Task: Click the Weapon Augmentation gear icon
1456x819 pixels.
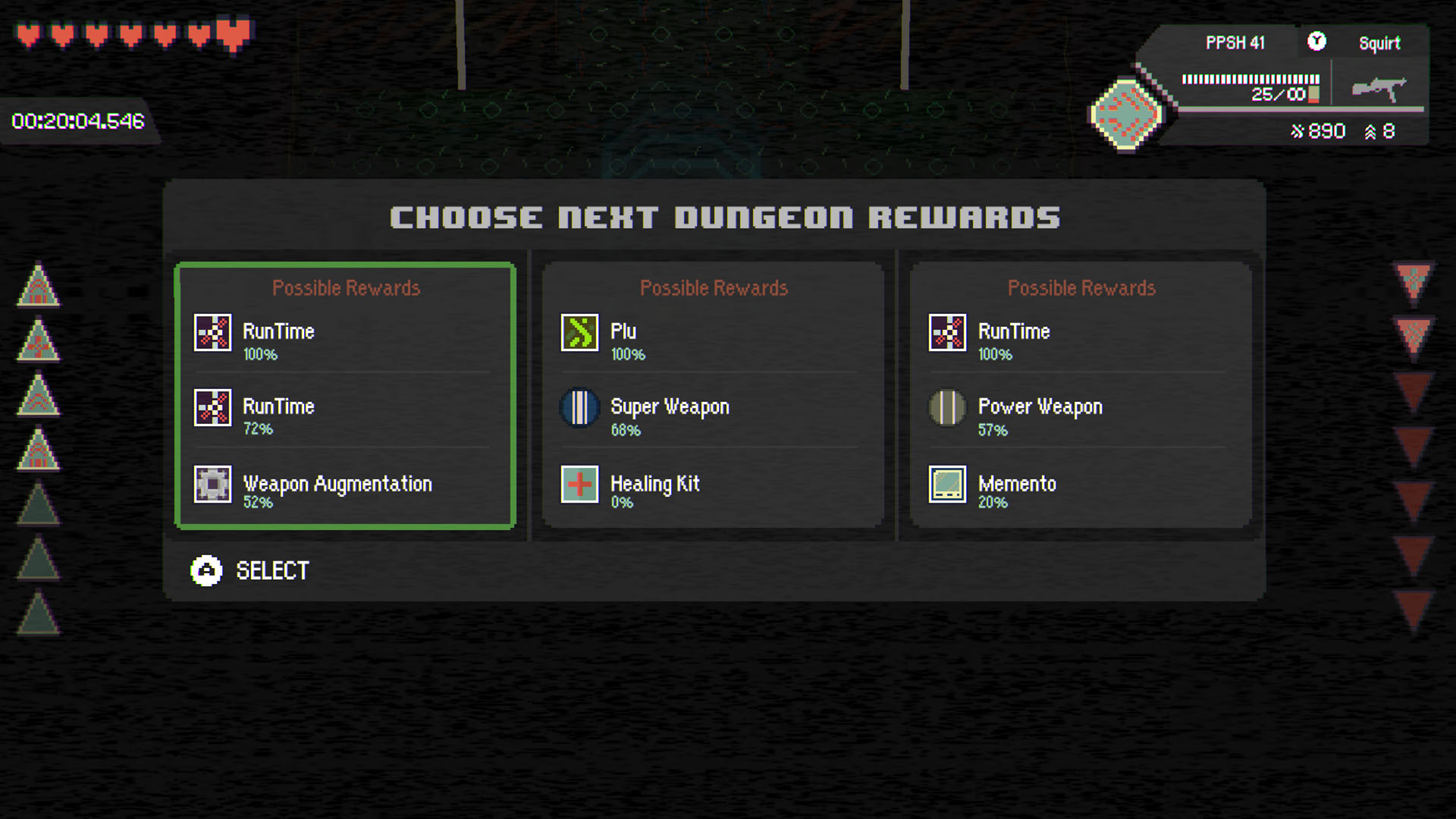Action: 213,485
